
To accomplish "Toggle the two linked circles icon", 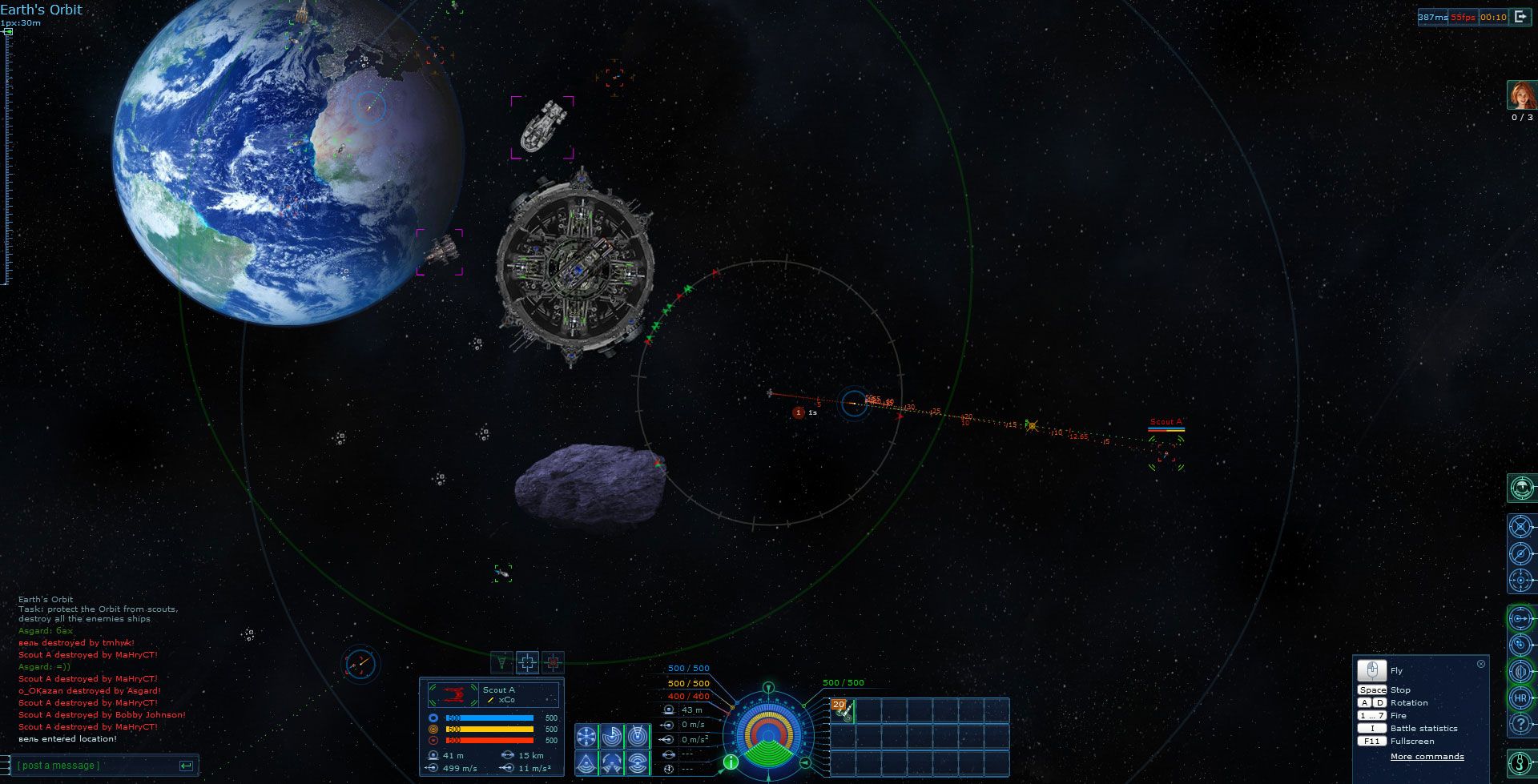I will pos(1520,645).
